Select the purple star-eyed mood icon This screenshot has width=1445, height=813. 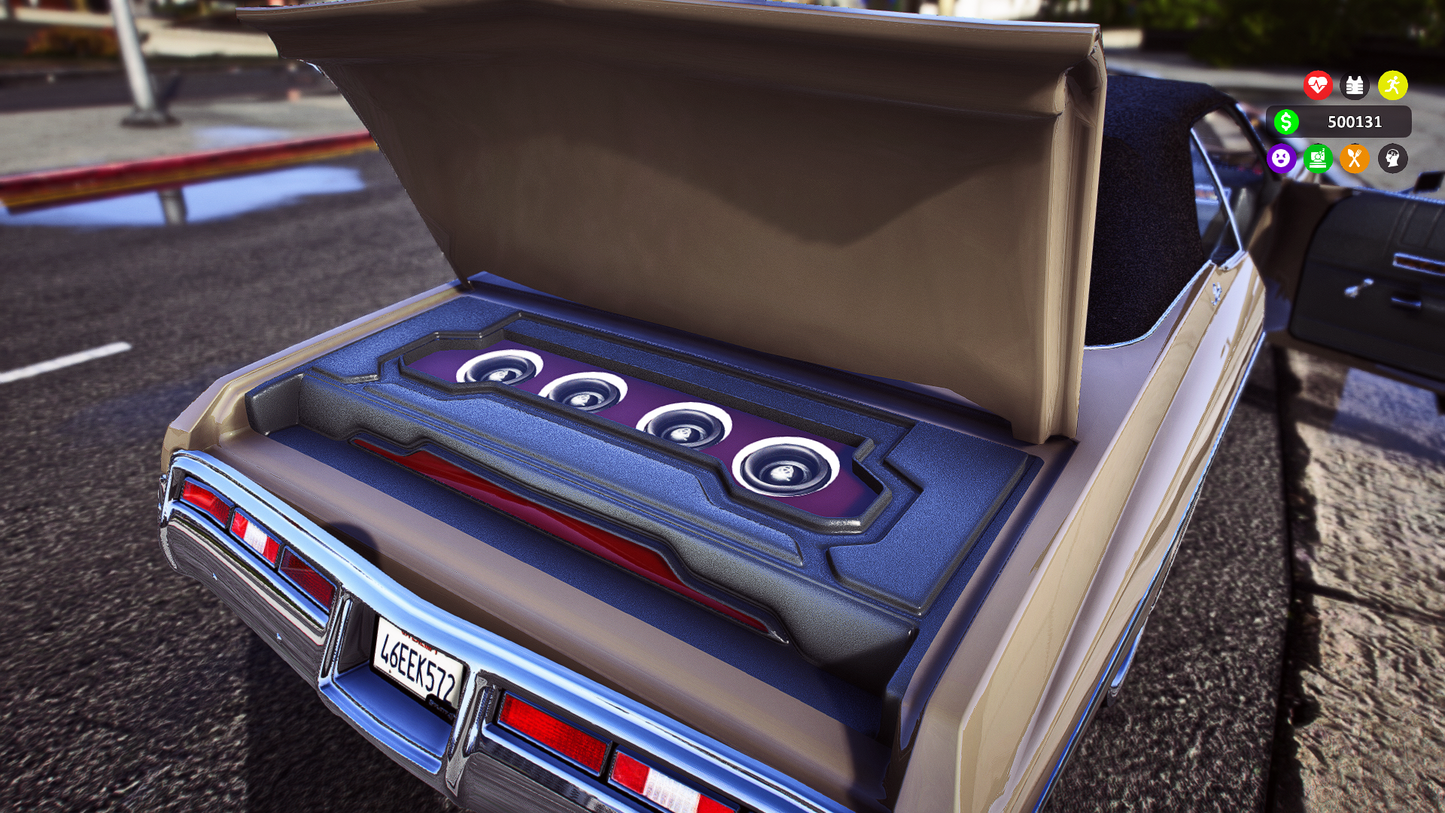1282,159
